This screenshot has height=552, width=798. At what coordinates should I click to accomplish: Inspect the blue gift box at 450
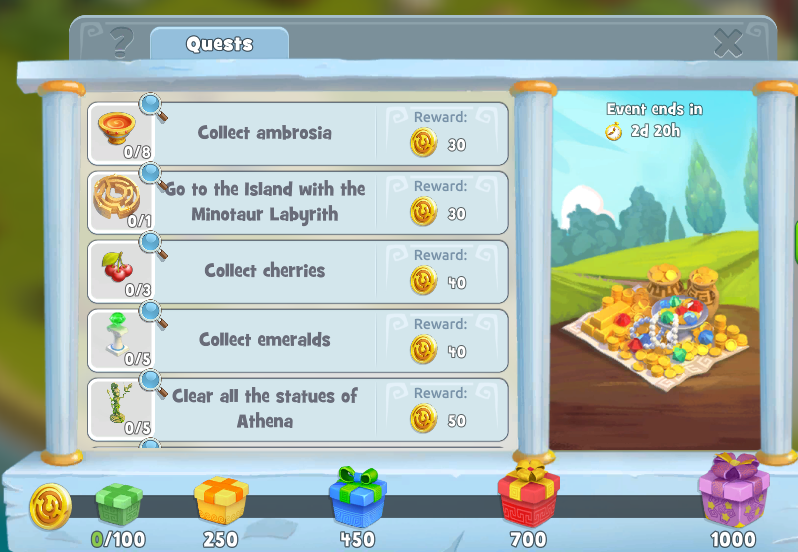[x=357, y=496]
